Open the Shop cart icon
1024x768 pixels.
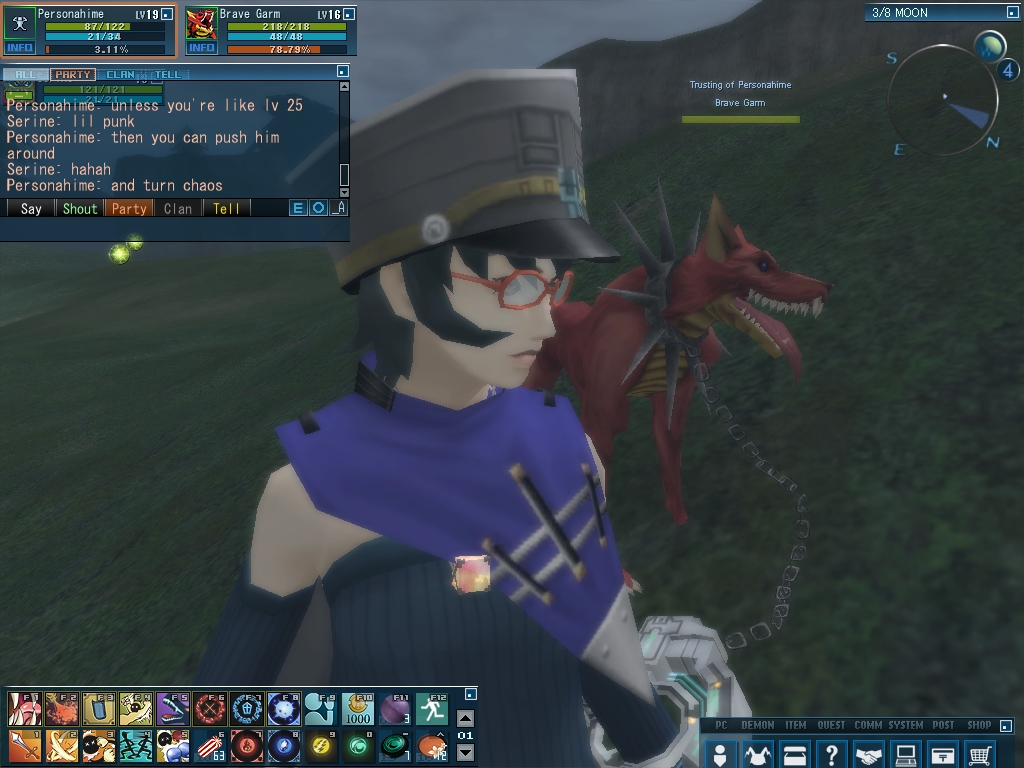tap(980, 754)
